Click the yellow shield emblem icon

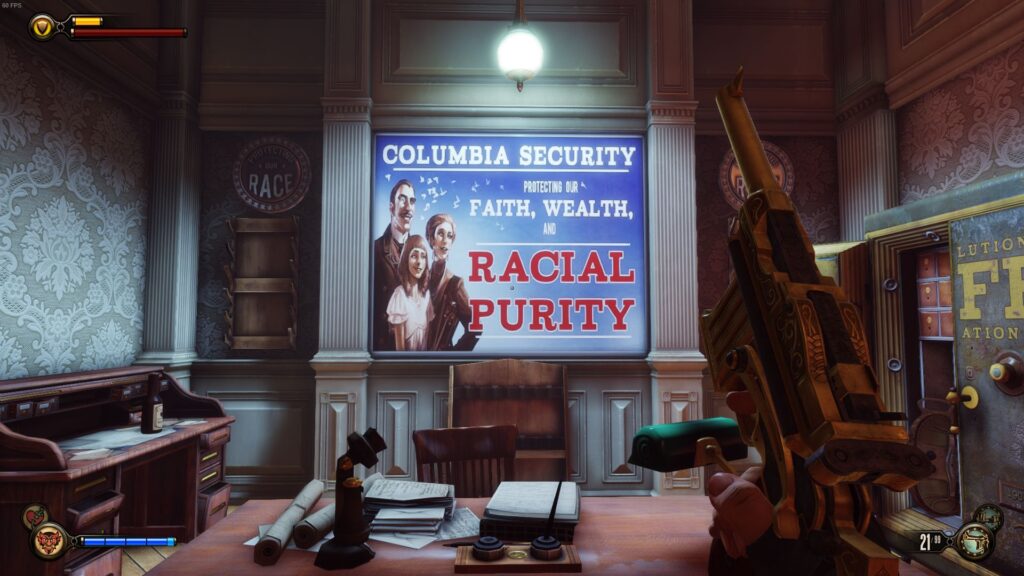click(42, 26)
